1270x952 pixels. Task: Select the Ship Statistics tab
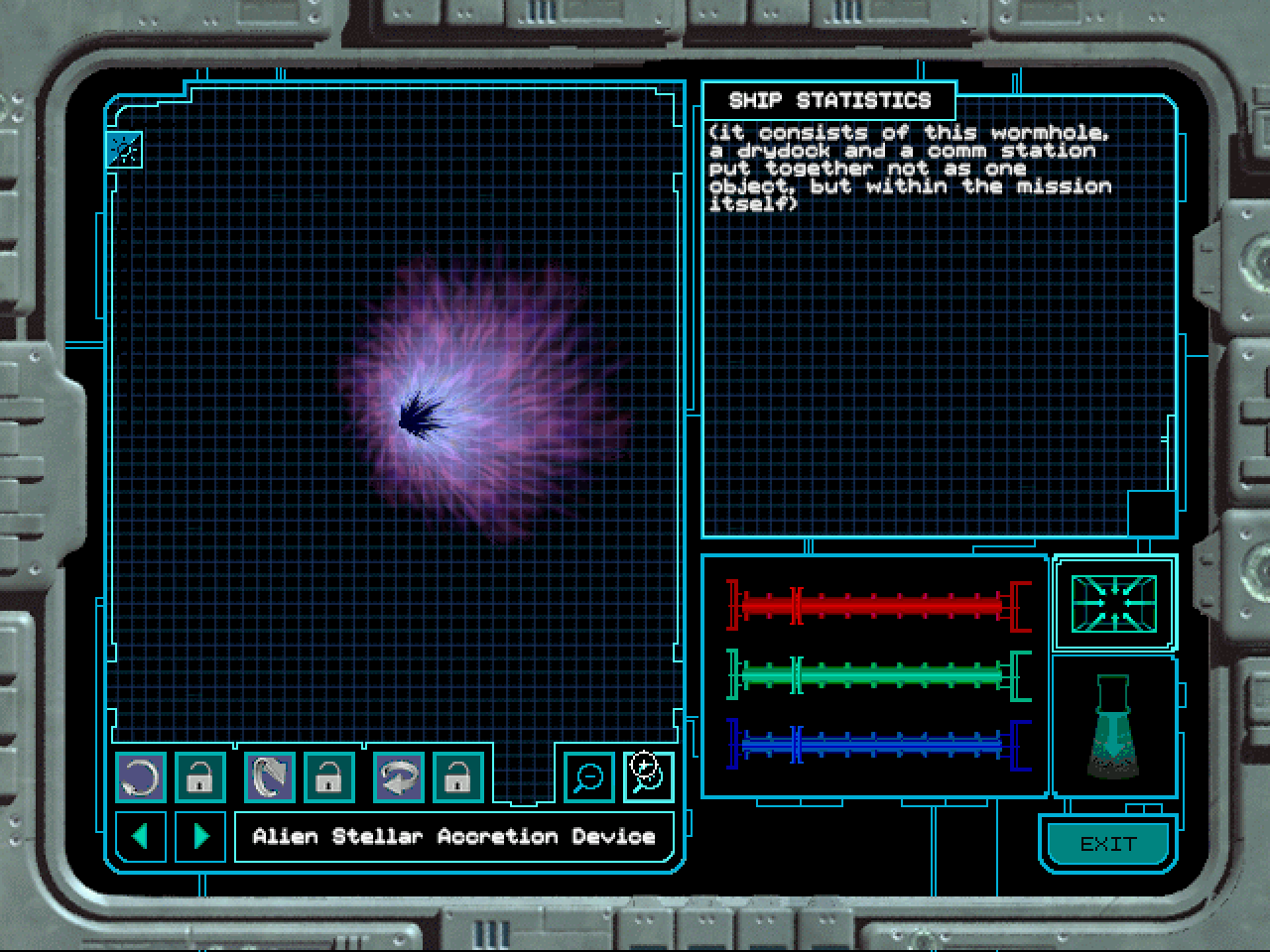829,101
